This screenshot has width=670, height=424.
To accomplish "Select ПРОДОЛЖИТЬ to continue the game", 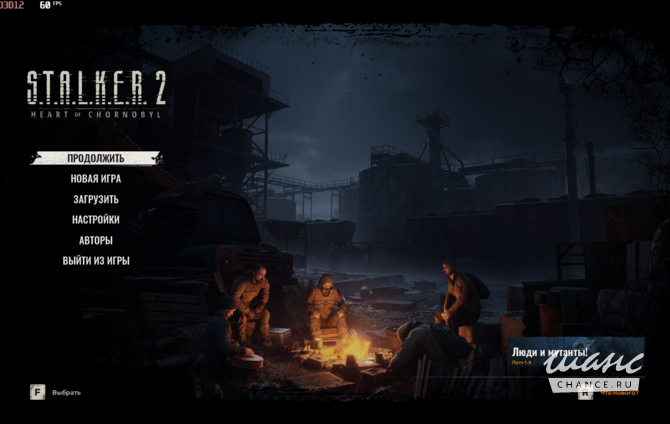I will [x=96, y=158].
